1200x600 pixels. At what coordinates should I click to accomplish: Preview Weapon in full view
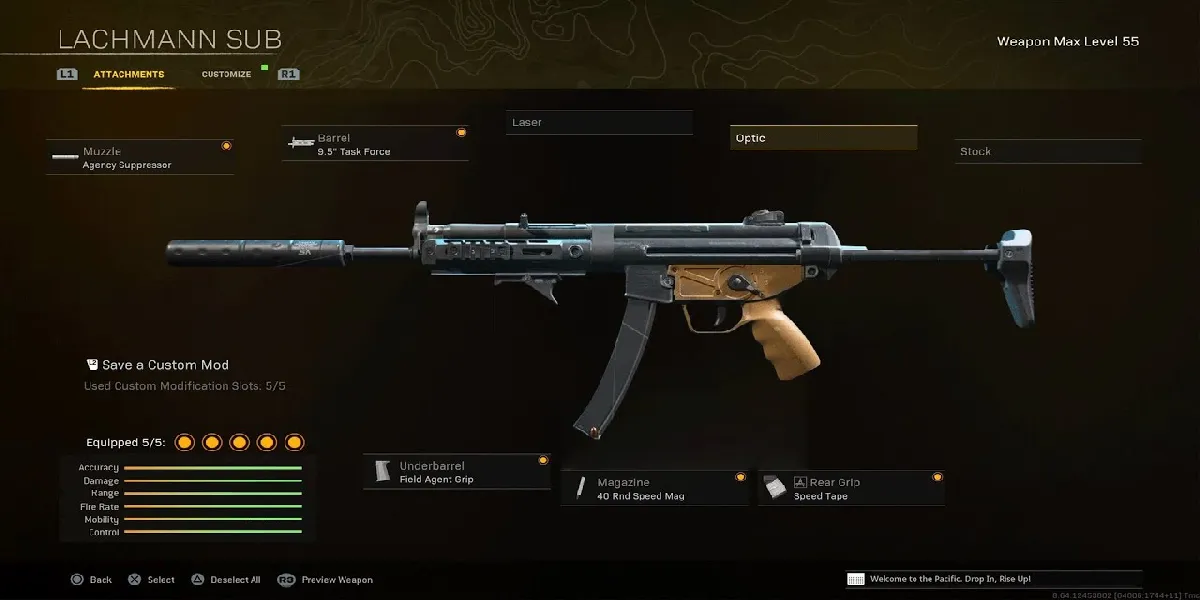click(326, 580)
